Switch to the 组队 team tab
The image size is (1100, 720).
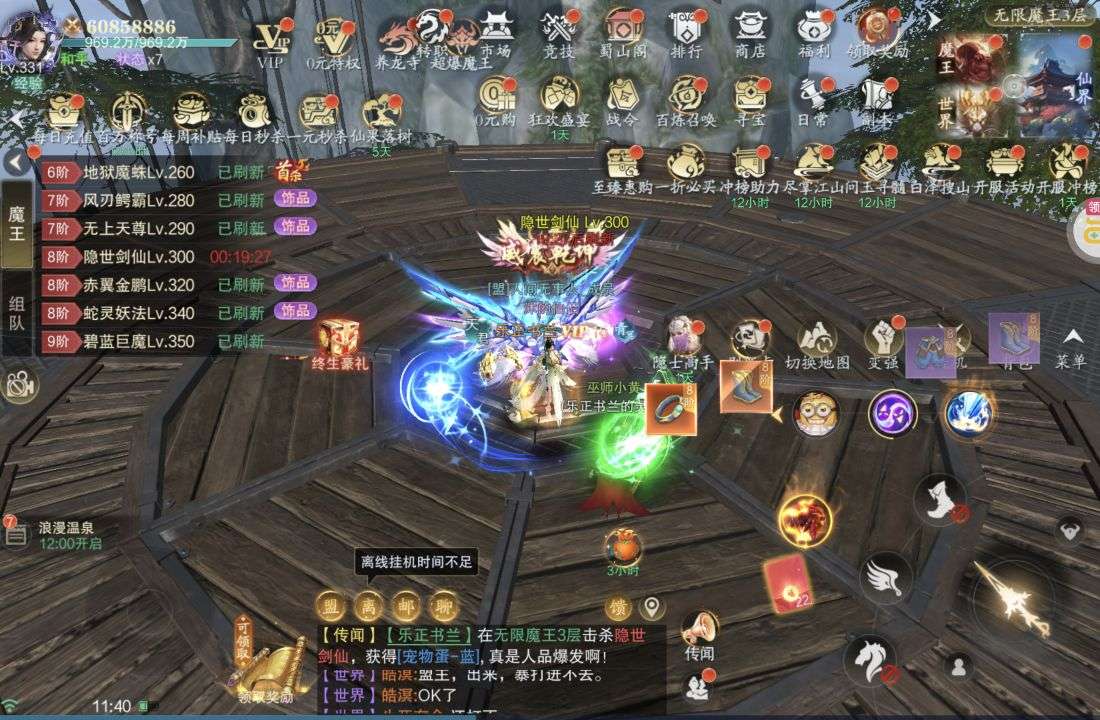(x=17, y=312)
